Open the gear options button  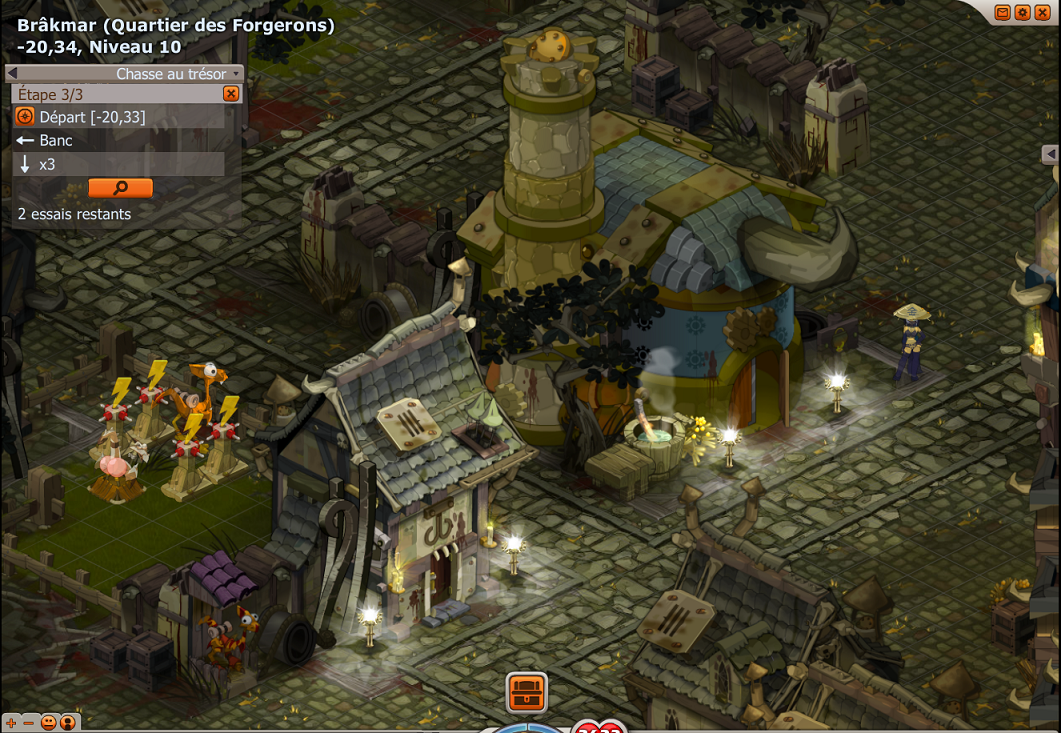[1022, 12]
